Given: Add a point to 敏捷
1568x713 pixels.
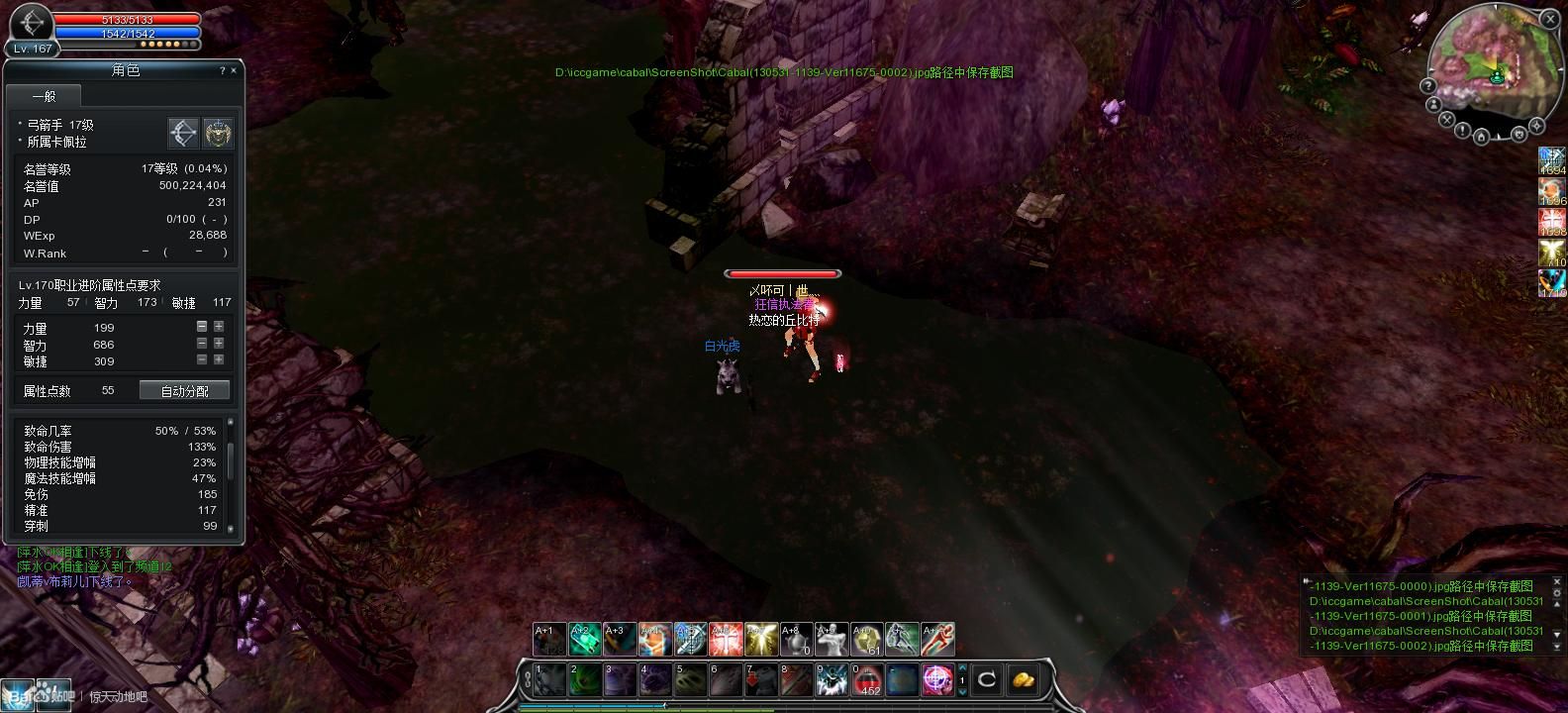Looking at the screenshot, I should [218, 360].
